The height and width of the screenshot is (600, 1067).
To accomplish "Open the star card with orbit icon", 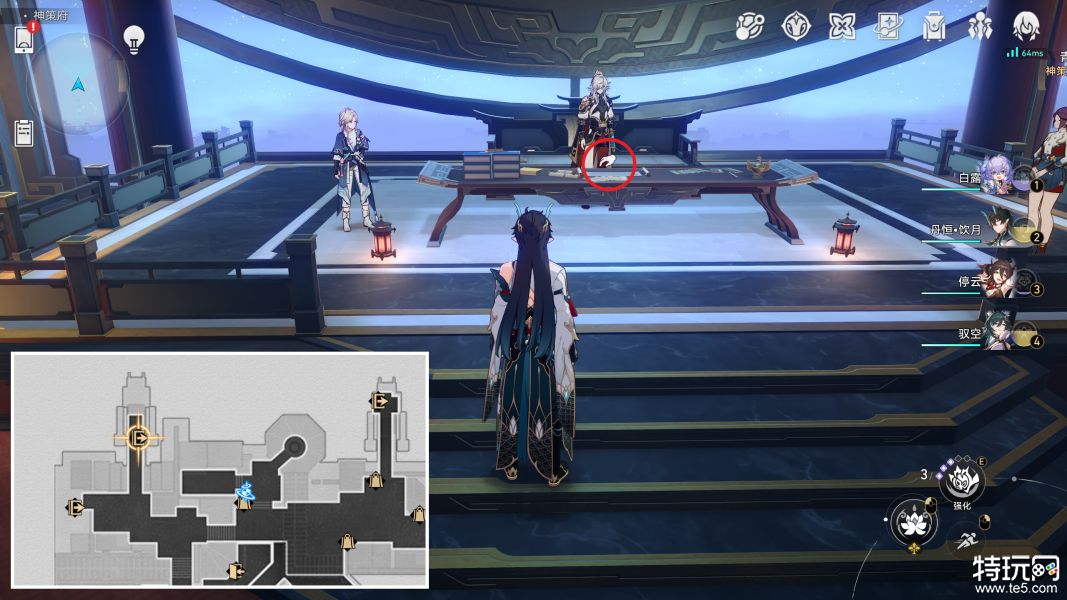I will [887, 27].
